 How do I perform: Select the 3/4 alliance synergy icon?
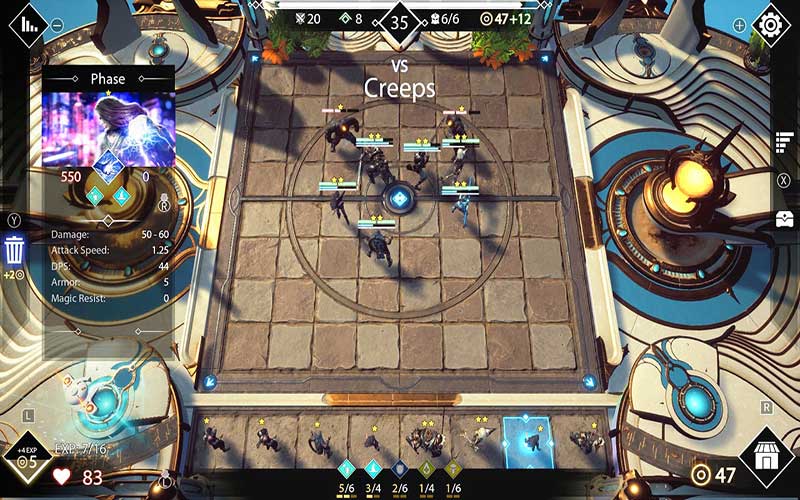pos(373,468)
